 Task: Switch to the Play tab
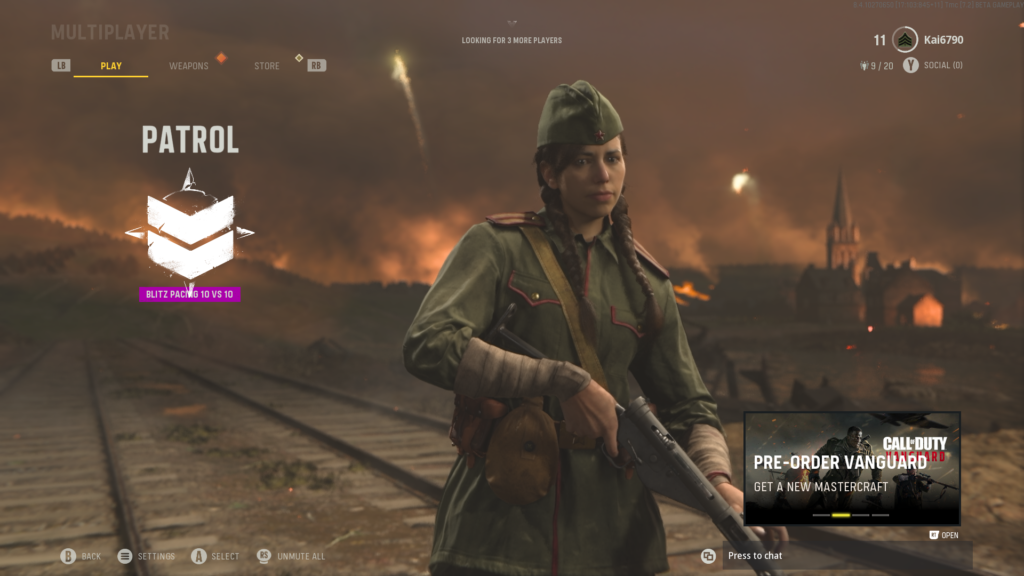pos(111,66)
